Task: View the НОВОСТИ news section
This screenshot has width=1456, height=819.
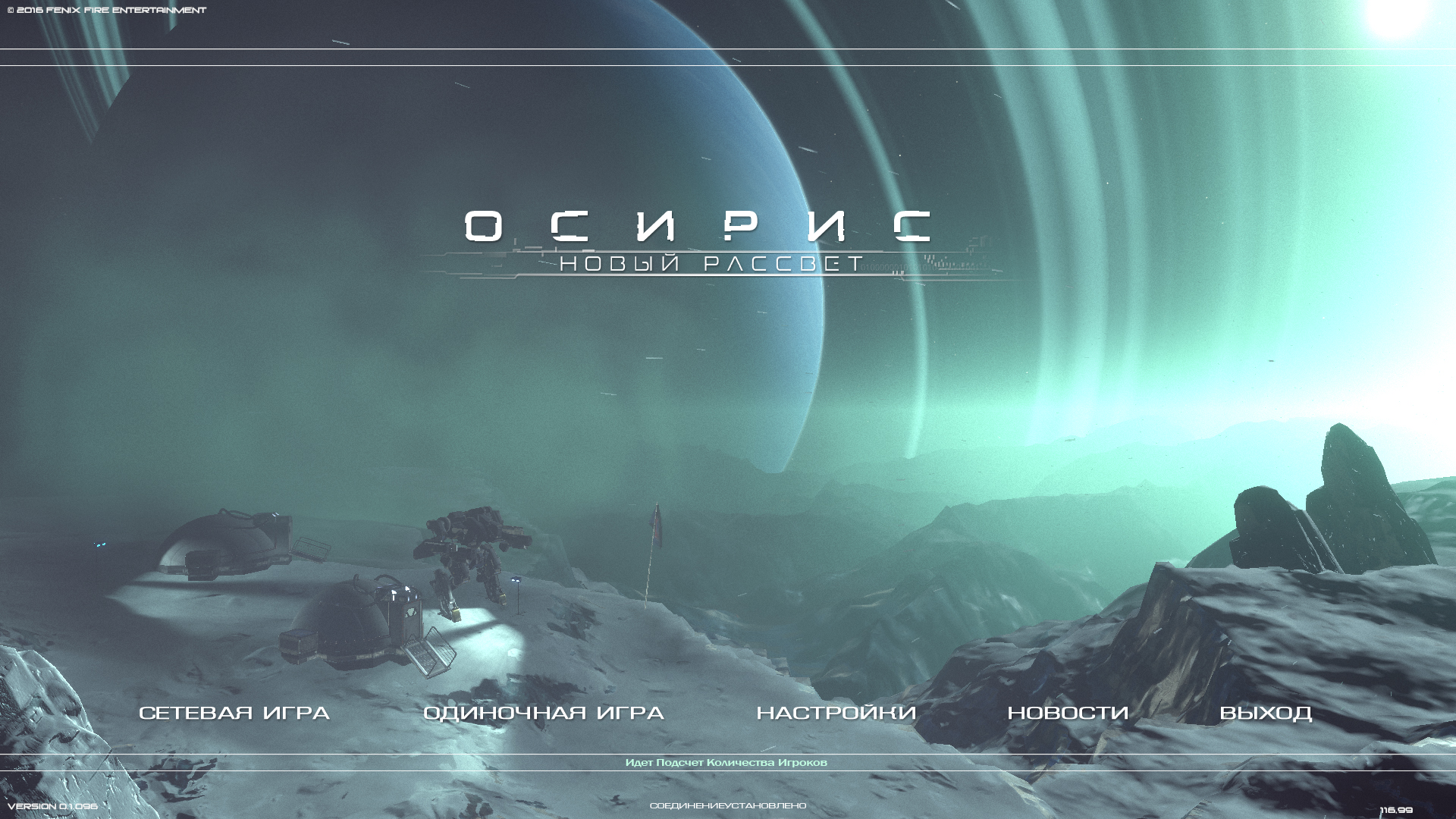Action: pyautogui.click(x=1068, y=713)
